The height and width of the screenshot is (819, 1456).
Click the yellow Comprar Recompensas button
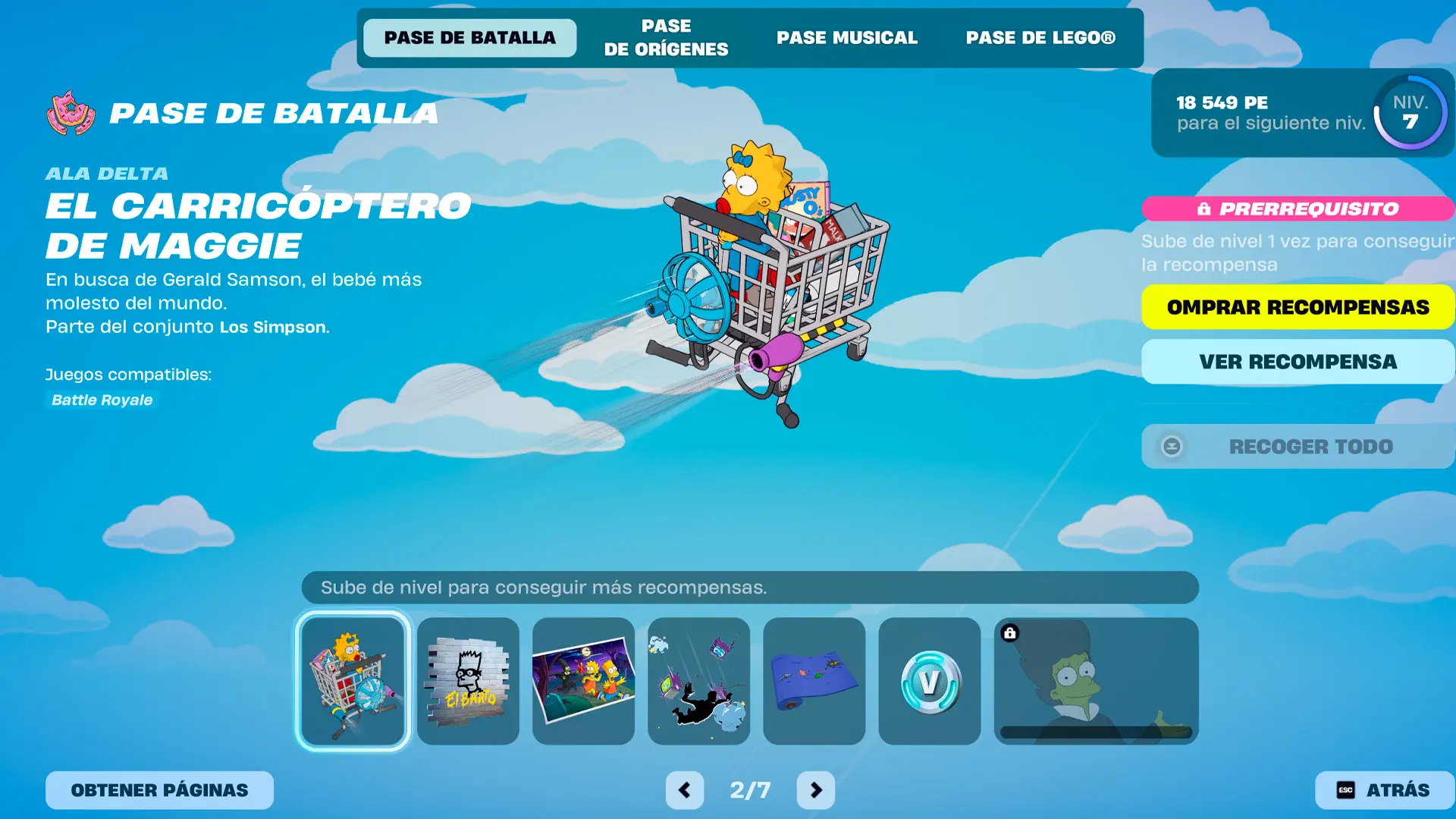click(x=1298, y=307)
